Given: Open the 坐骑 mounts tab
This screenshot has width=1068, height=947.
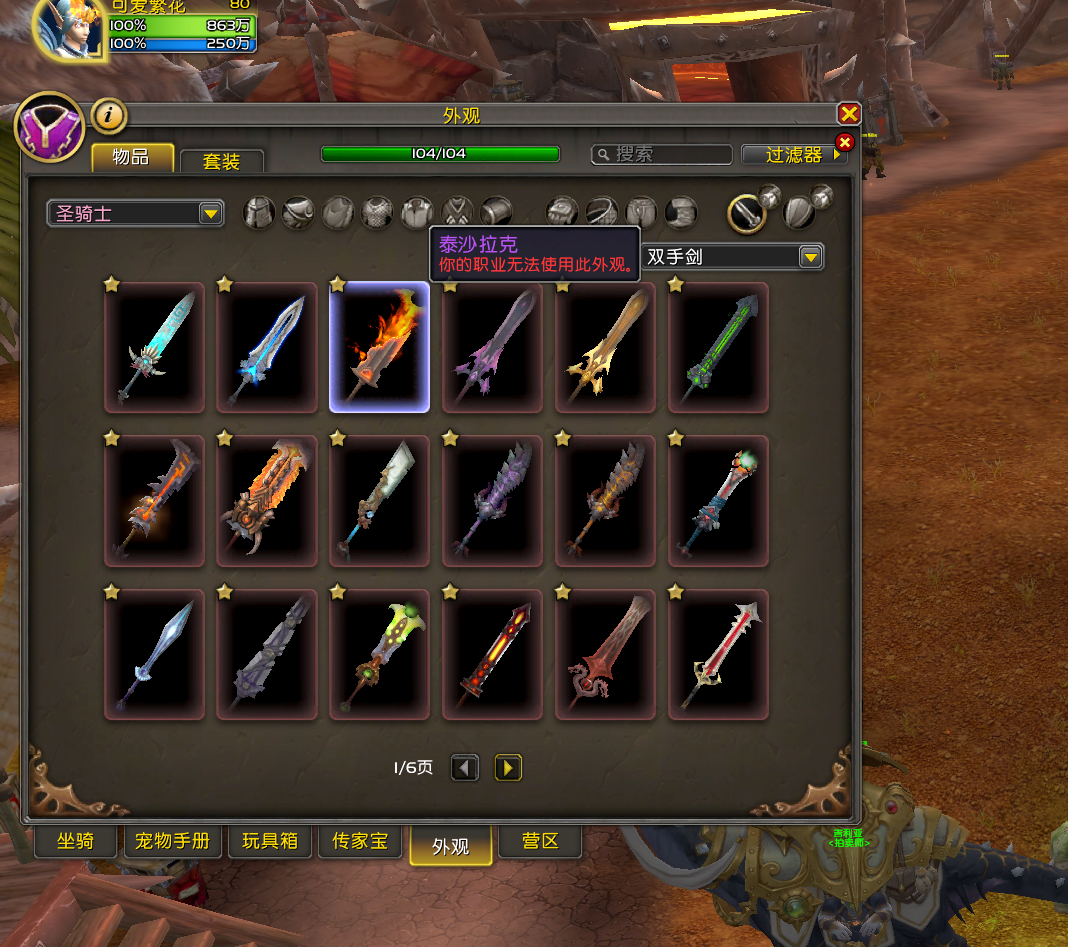Looking at the screenshot, I should (x=75, y=841).
